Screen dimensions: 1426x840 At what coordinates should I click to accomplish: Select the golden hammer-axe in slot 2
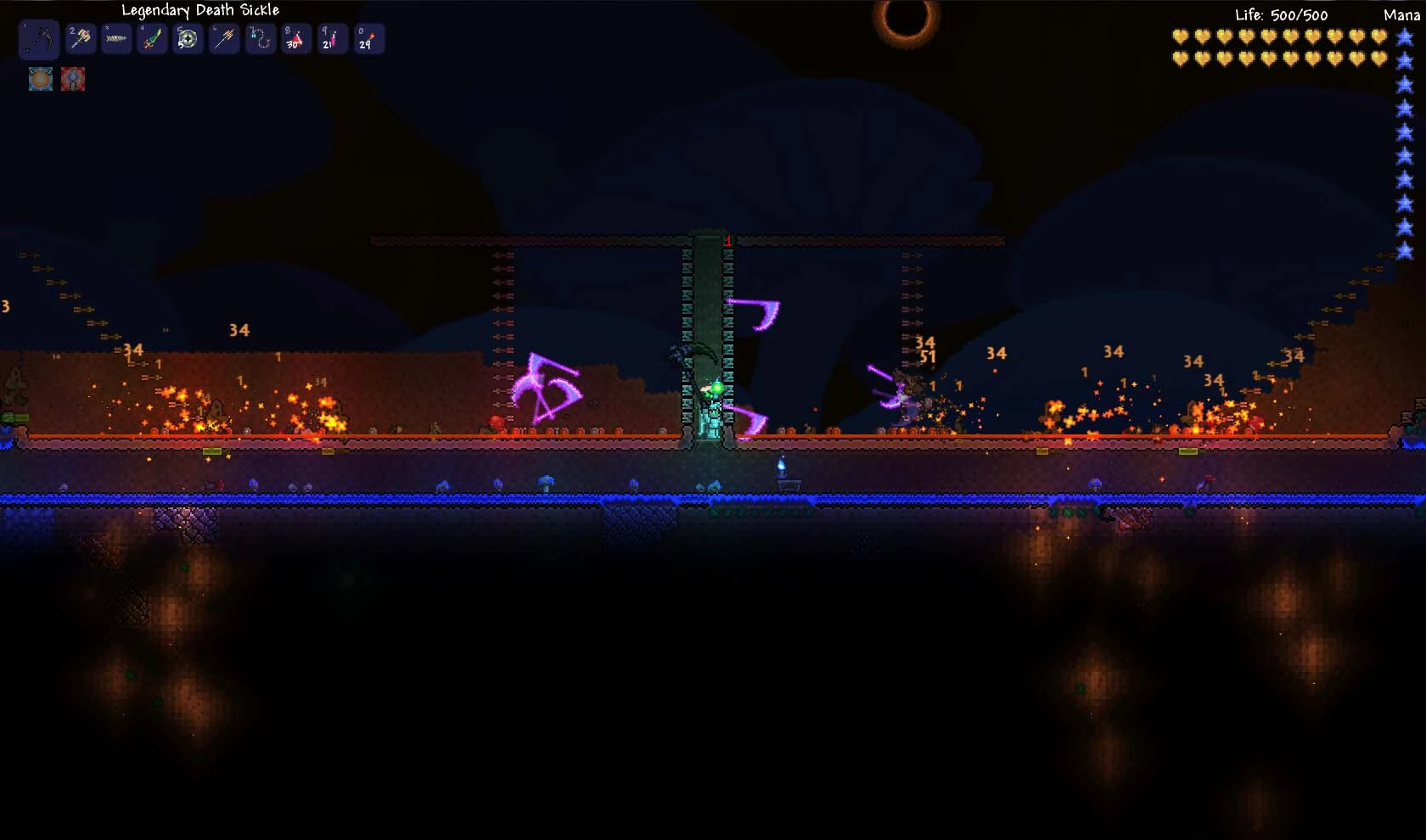coord(81,39)
